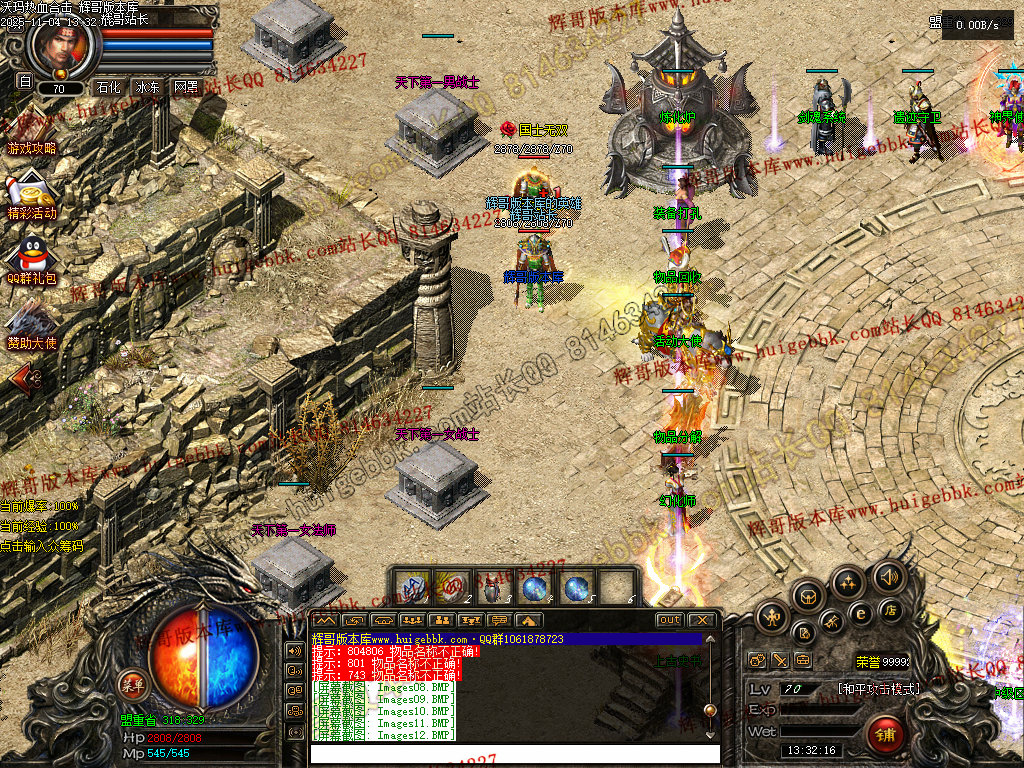The height and width of the screenshot is (768, 1024).
Task: Click the player portrait in the corner
Action: (62, 45)
